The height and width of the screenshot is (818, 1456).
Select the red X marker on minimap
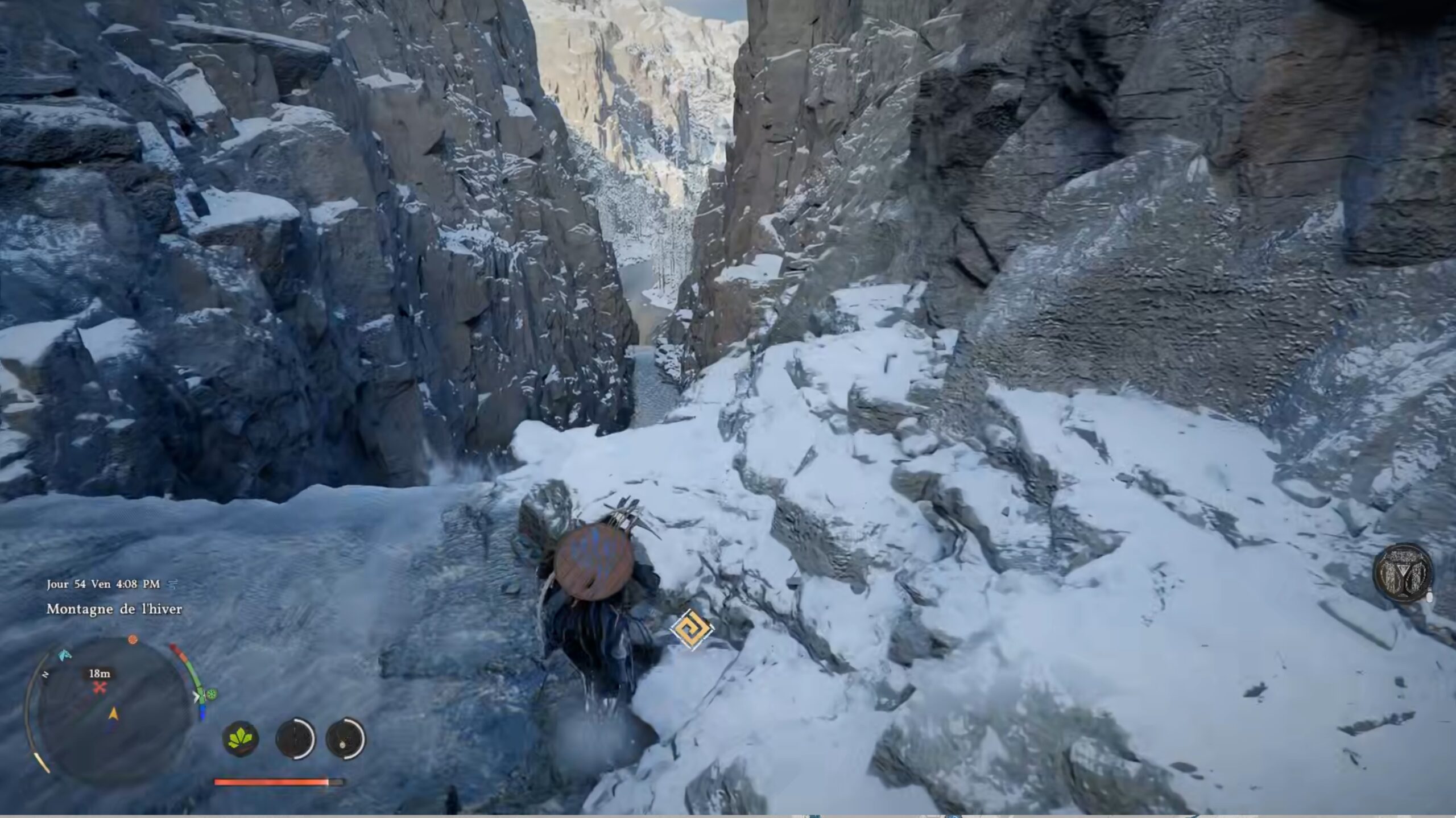pyautogui.click(x=100, y=688)
